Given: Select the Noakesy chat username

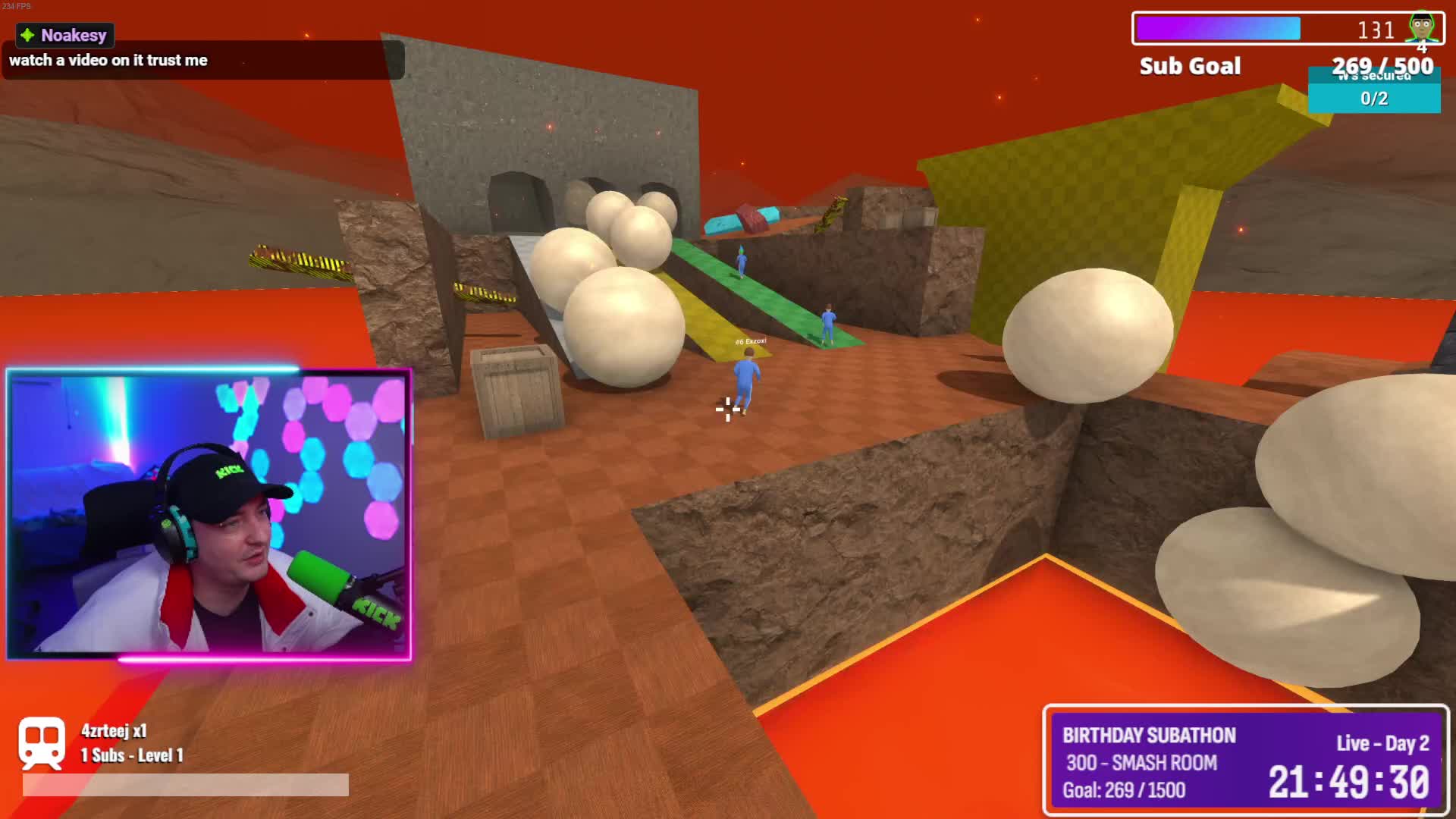Looking at the screenshot, I should click(74, 35).
